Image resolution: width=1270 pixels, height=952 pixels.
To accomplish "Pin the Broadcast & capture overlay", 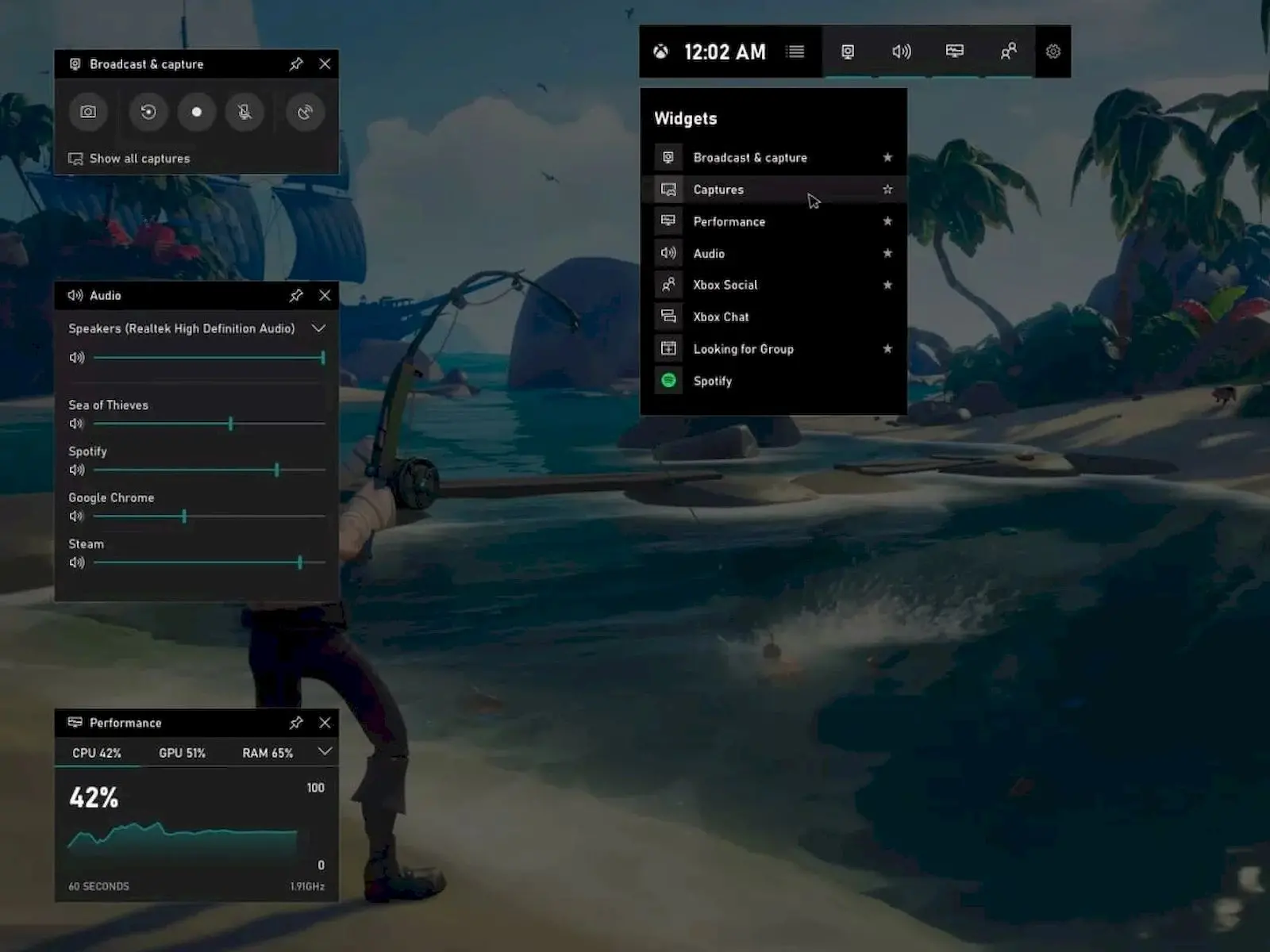I will (x=296, y=64).
